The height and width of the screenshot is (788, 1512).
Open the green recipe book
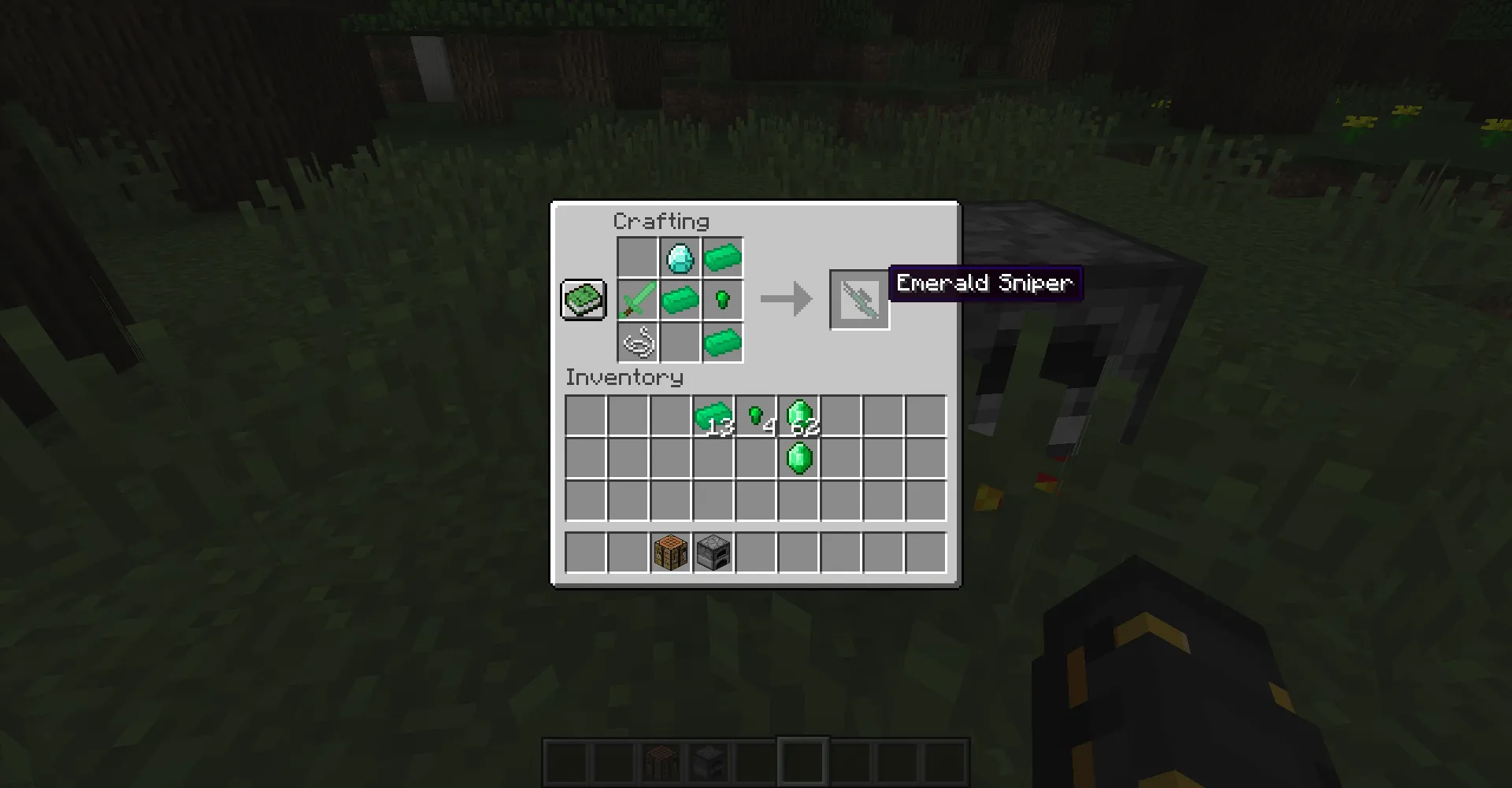tap(583, 299)
